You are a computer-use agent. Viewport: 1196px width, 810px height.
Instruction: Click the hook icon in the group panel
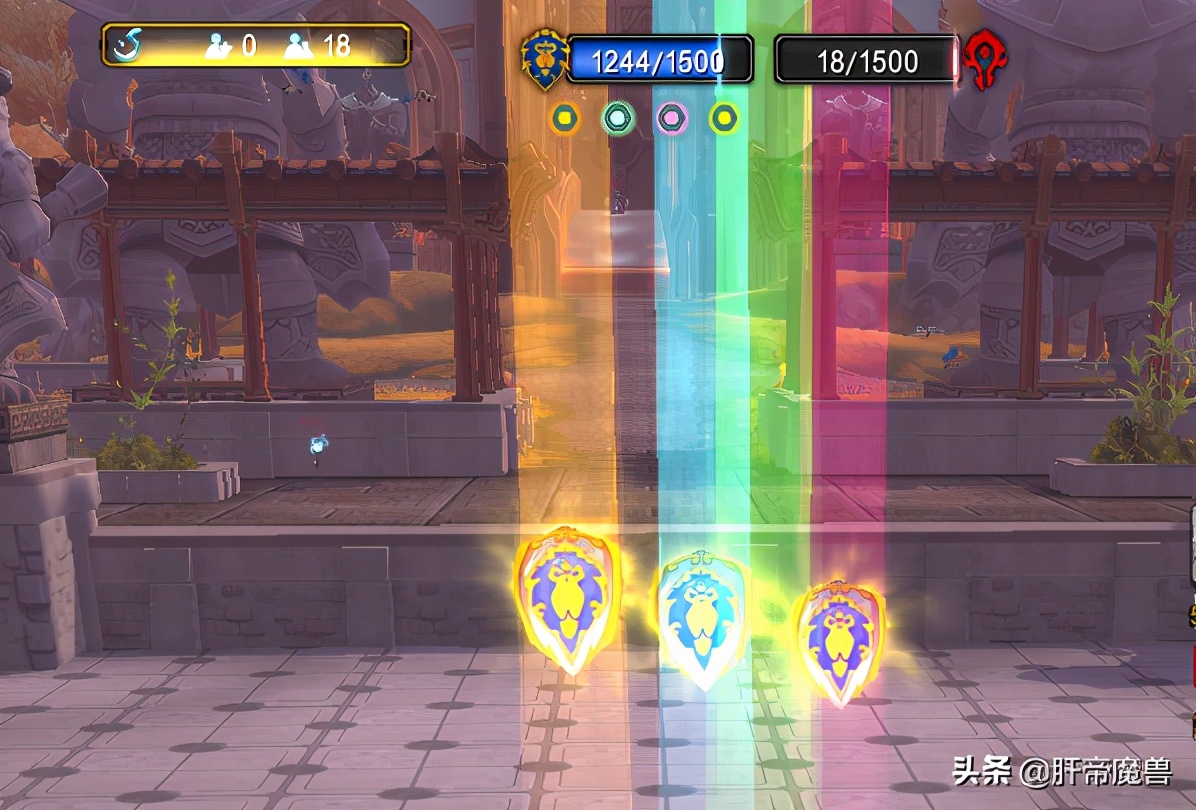[x=128, y=45]
